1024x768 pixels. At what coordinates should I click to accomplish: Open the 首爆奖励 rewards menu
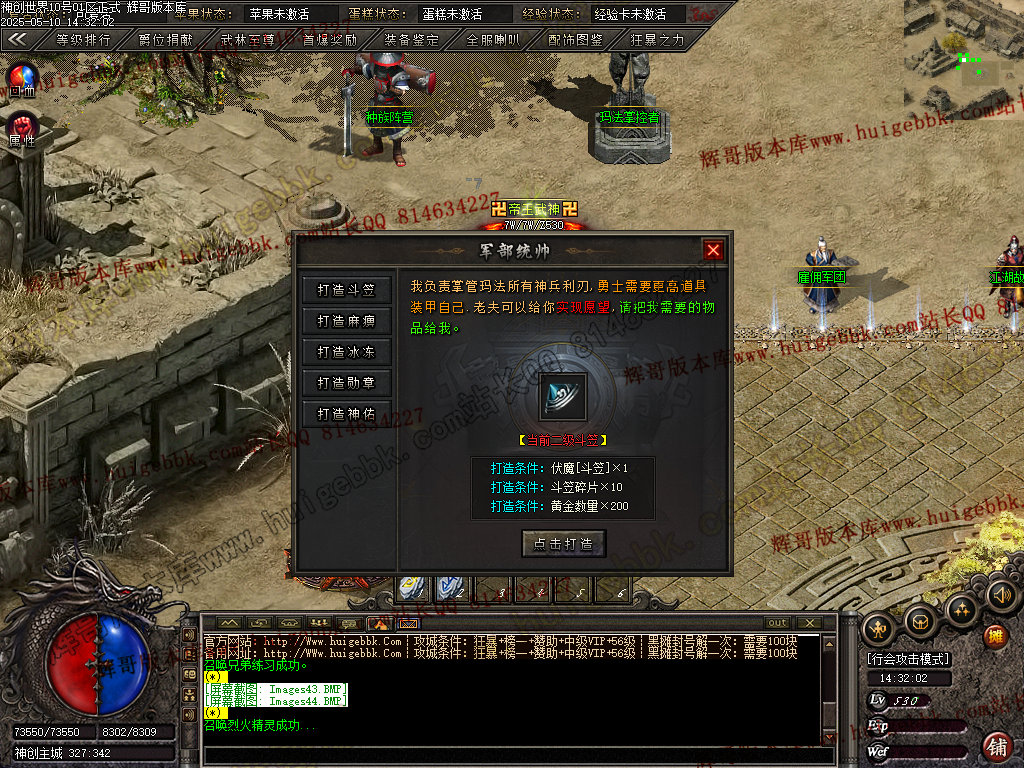[329, 40]
